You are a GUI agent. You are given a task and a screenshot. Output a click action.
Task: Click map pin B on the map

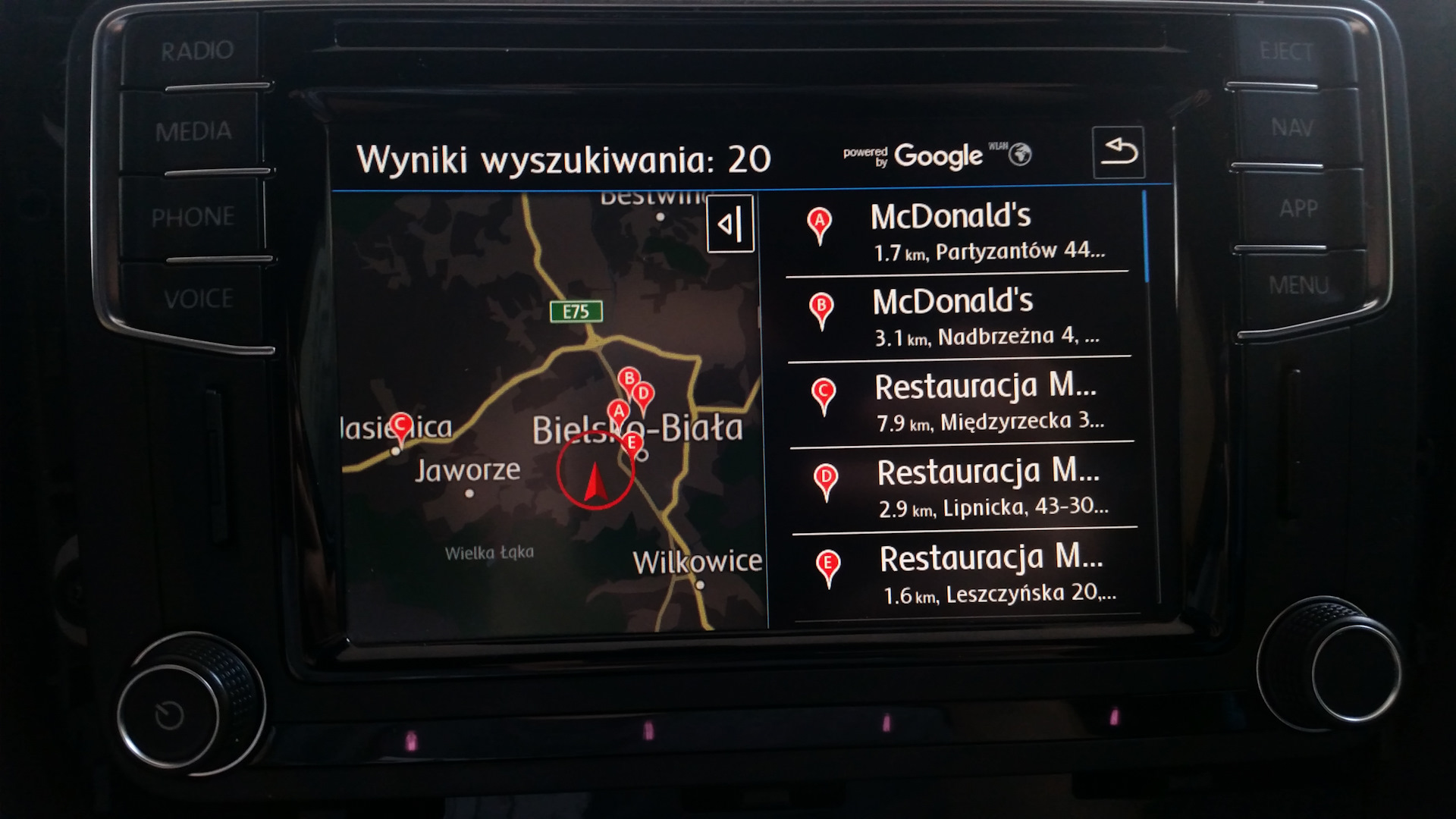point(629,379)
